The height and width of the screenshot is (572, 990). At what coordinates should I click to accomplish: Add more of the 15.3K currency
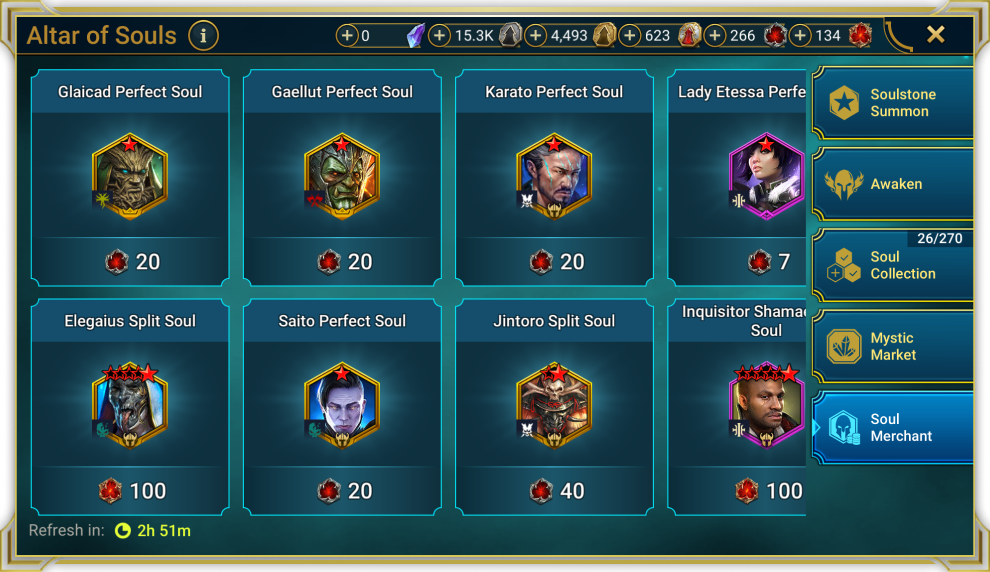(440, 36)
